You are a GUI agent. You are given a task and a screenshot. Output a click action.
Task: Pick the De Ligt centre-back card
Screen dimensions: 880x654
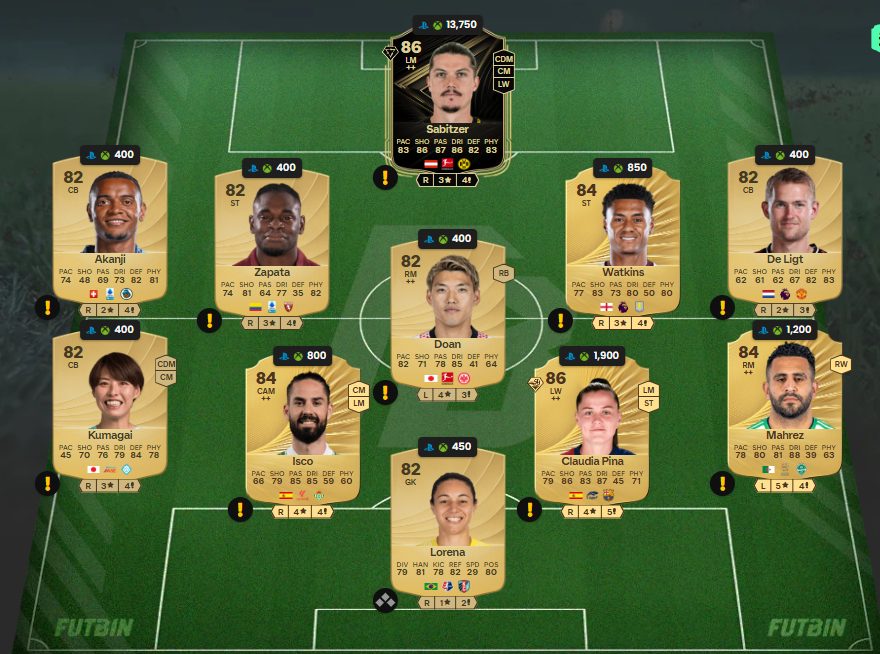coord(784,230)
